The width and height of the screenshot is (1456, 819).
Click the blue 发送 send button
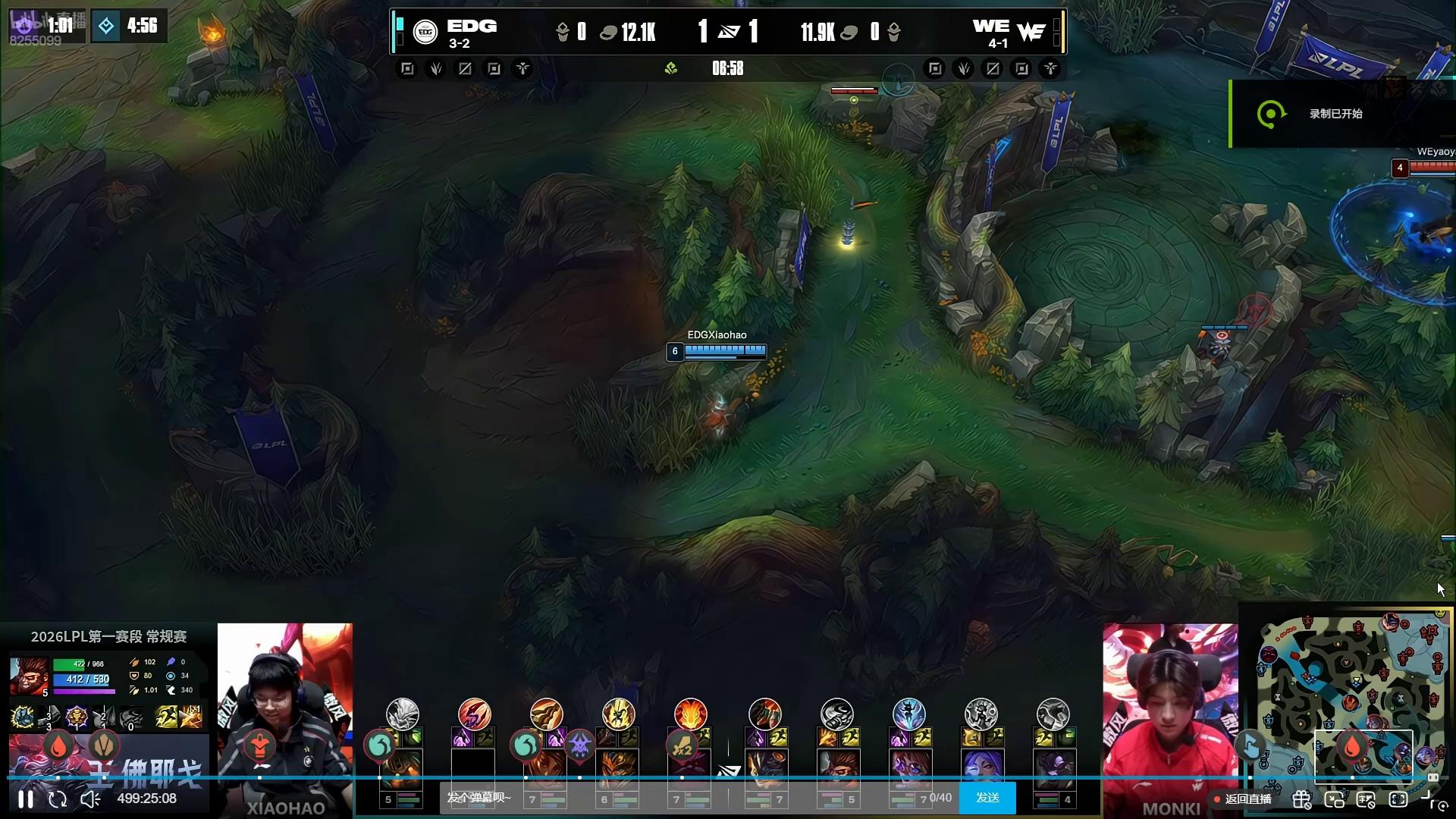pyautogui.click(x=987, y=798)
